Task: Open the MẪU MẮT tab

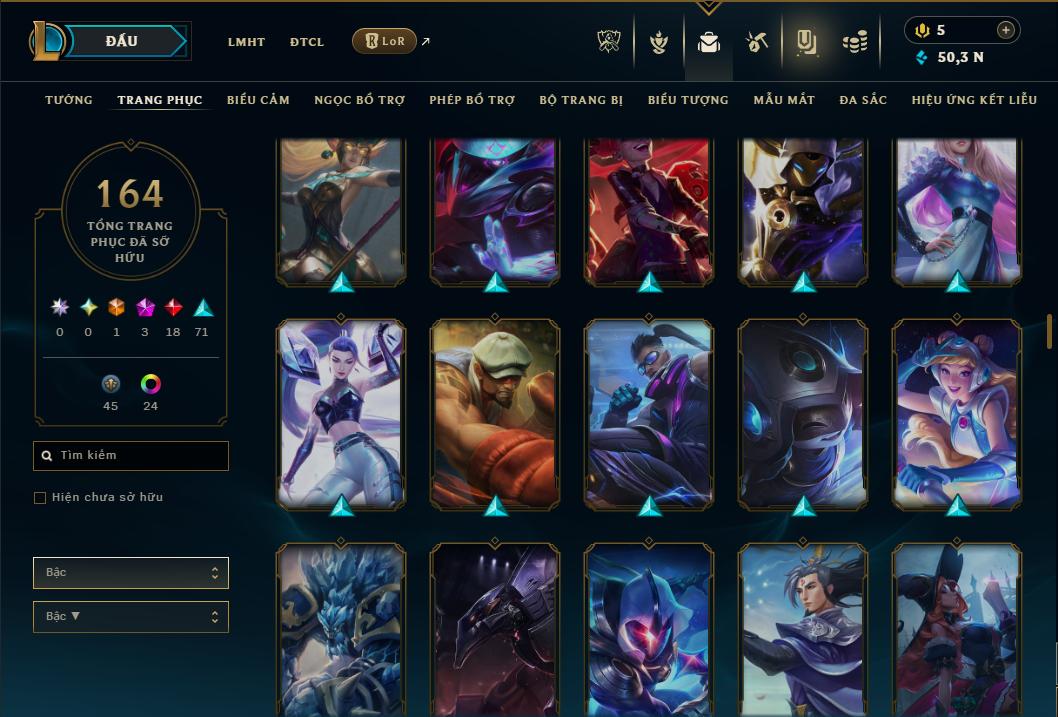Action: tap(784, 100)
